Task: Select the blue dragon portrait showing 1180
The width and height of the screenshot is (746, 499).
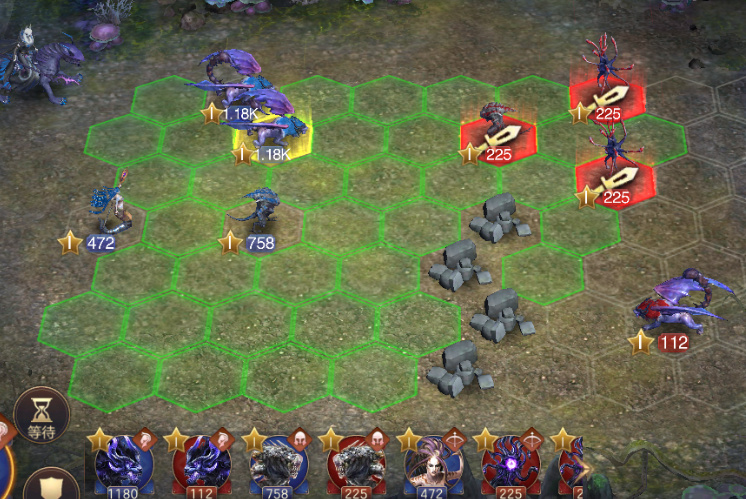Action: (124, 463)
